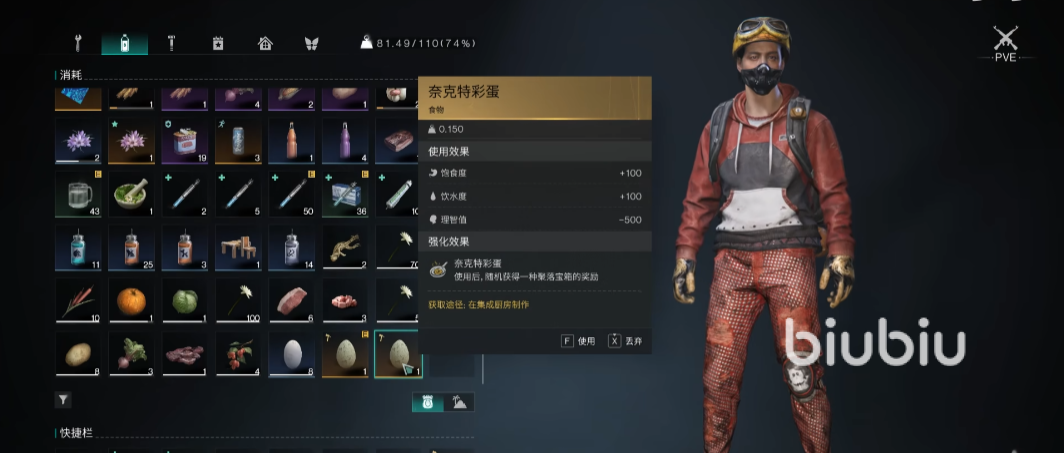Open the house building tab
The height and width of the screenshot is (453, 1064).
click(265, 43)
